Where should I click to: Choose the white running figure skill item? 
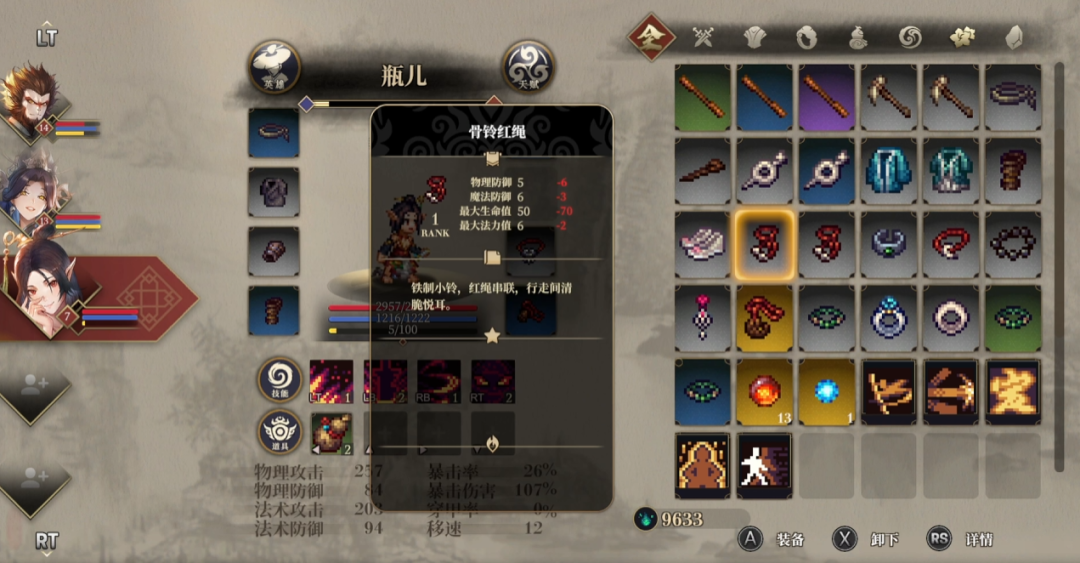point(765,465)
